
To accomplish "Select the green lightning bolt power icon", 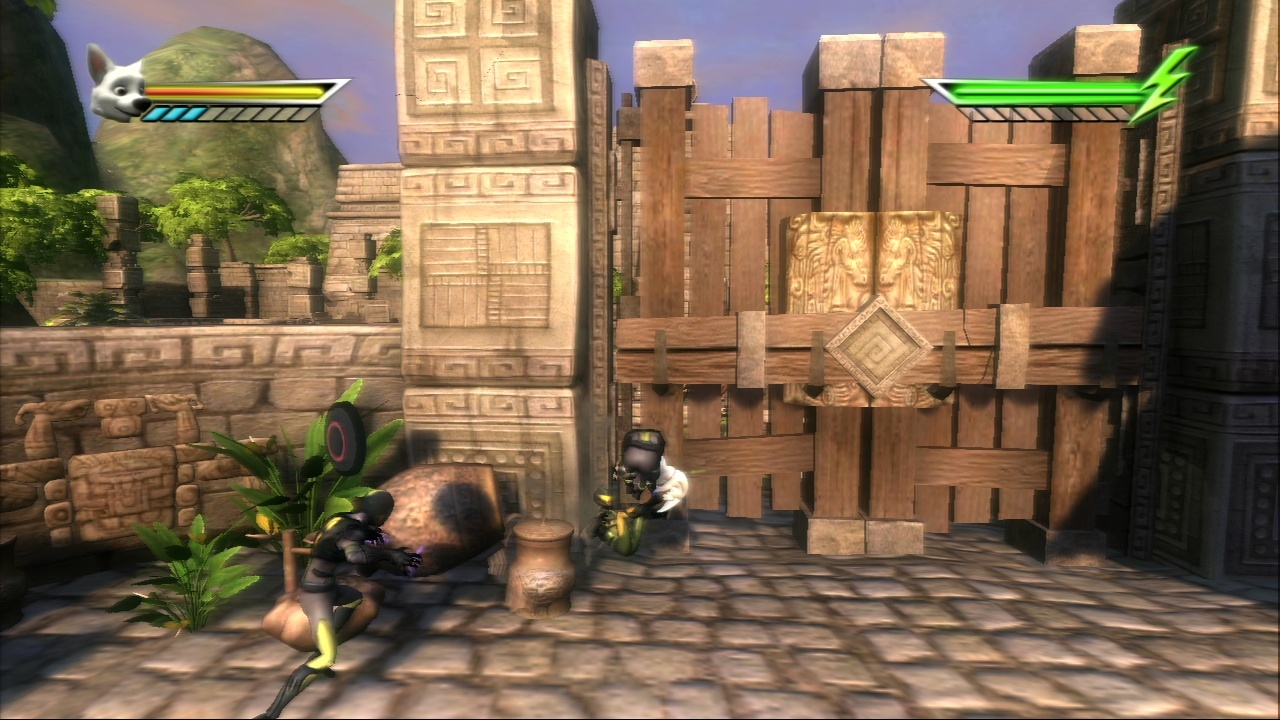I will 1161,85.
